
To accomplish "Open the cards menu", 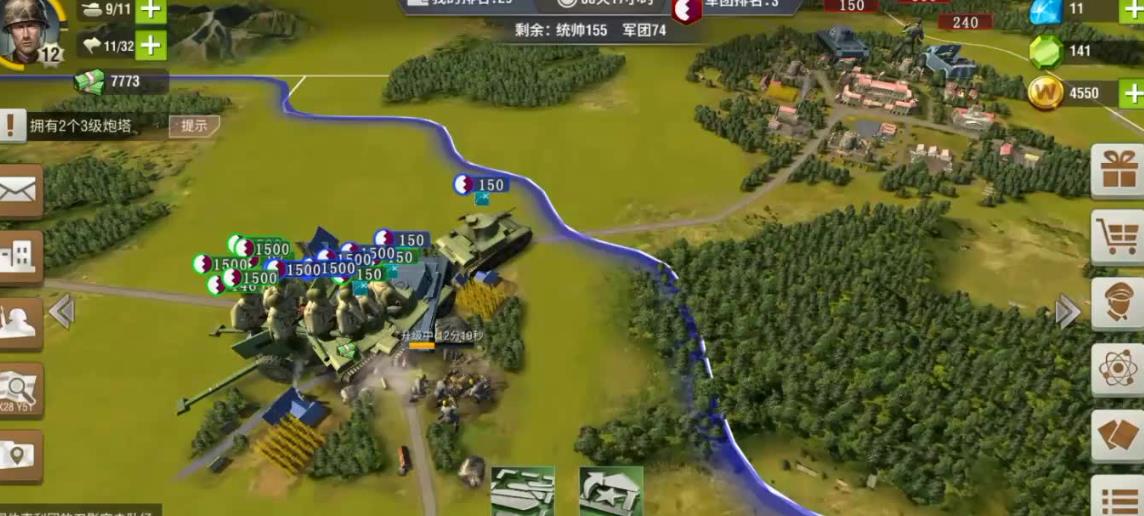I will [x=1118, y=435].
